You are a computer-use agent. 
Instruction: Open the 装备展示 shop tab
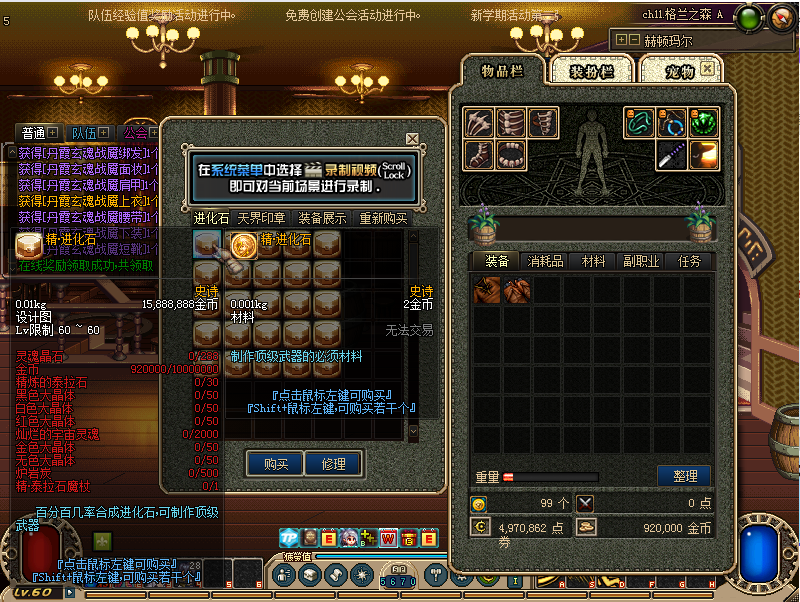322,218
